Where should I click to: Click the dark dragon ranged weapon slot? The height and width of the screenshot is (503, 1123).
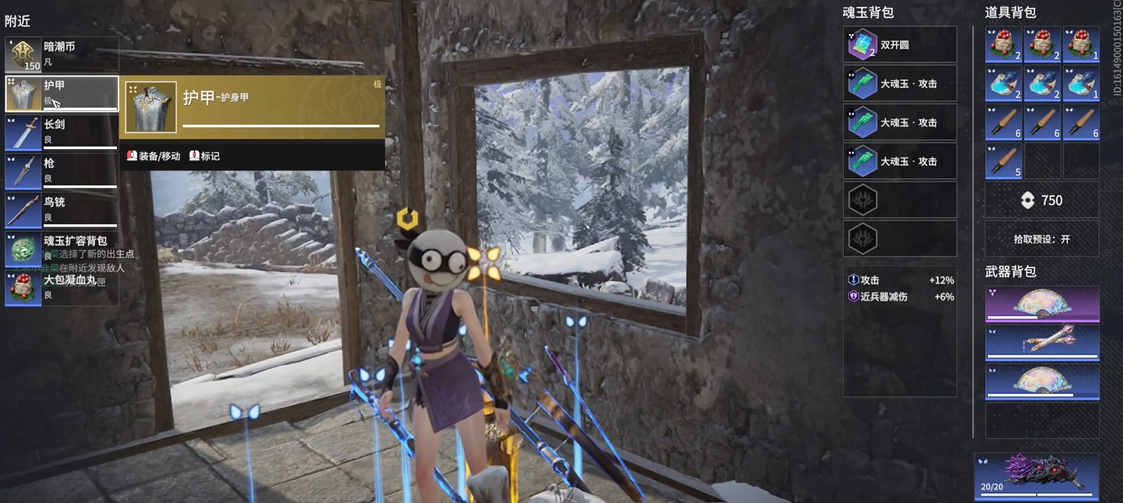pyautogui.click(x=1036, y=472)
